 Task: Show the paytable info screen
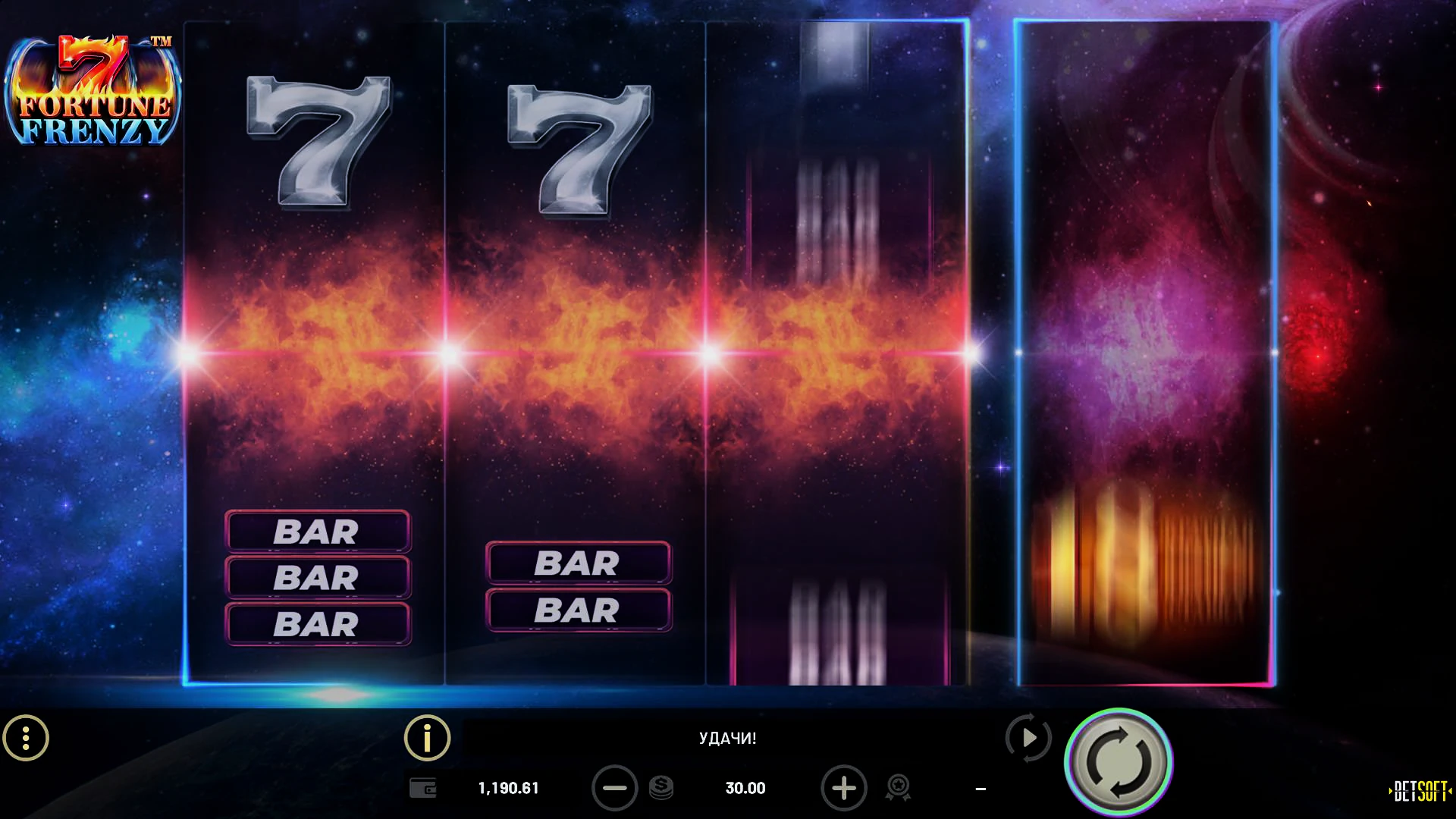tap(427, 738)
